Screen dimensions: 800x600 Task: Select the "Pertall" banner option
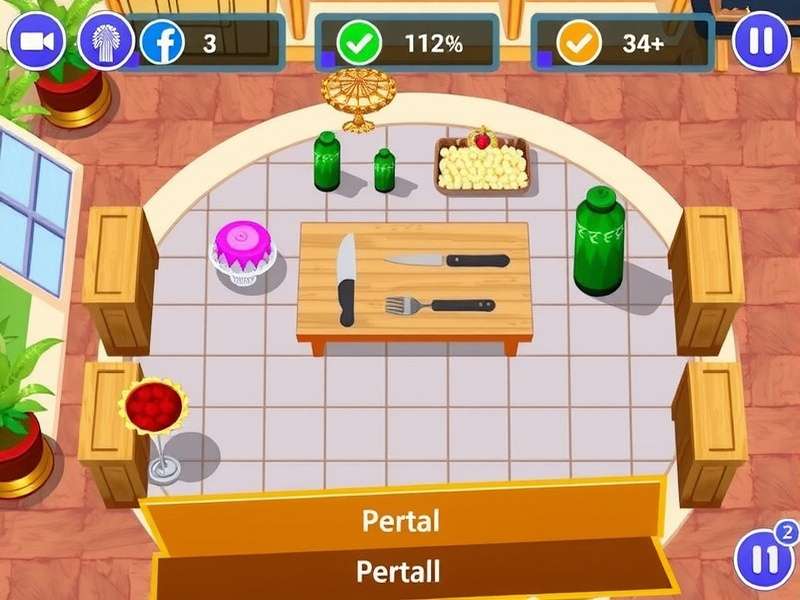pyautogui.click(x=400, y=571)
